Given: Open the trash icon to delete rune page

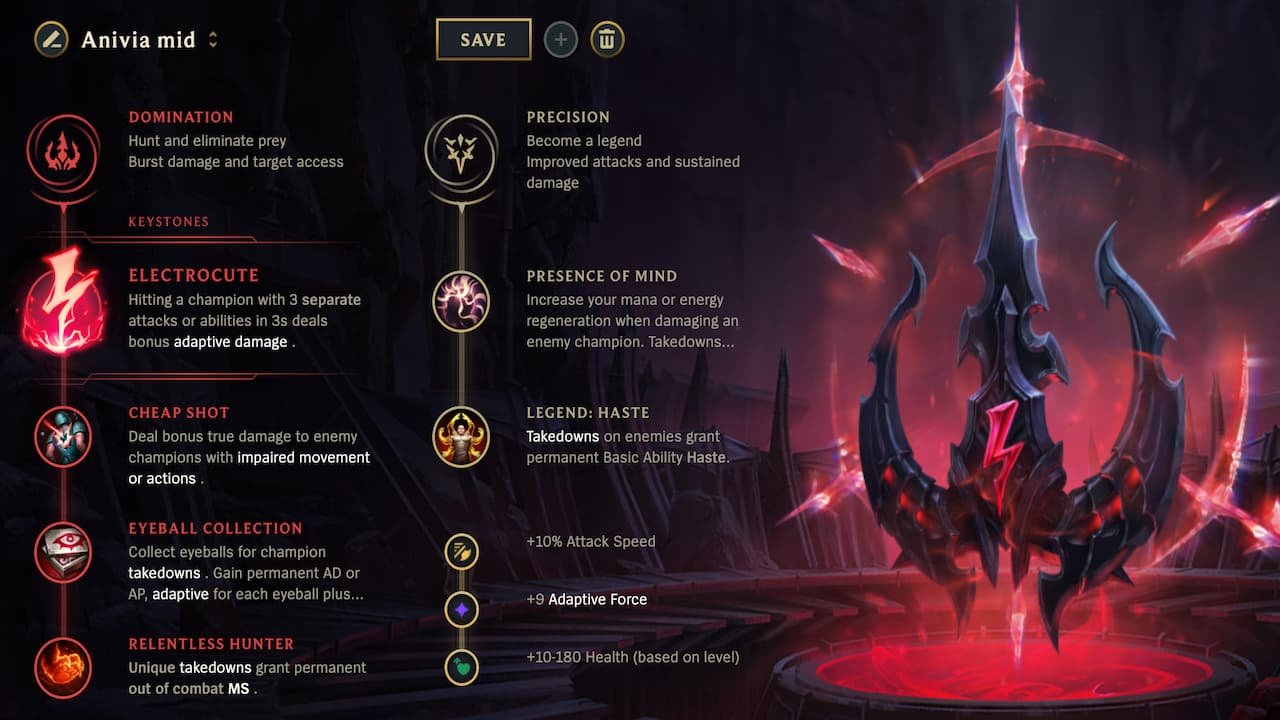Looking at the screenshot, I should click(606, 39).
